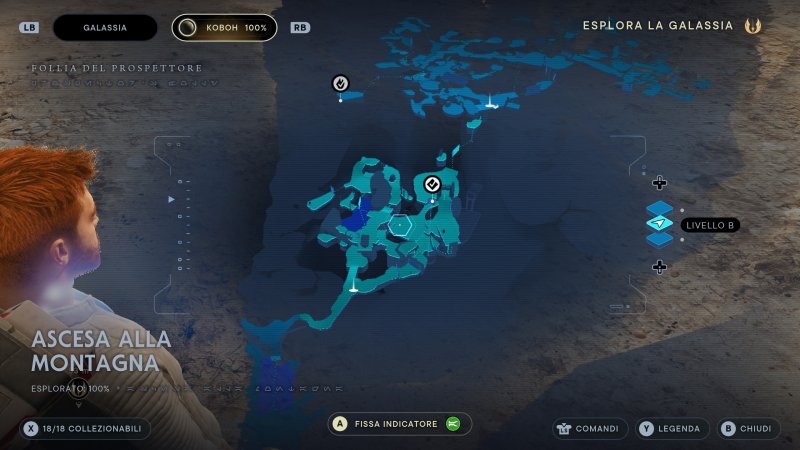800x450 pixels.
Task: Click the plus below the level selector
Action: coord(659,266)
